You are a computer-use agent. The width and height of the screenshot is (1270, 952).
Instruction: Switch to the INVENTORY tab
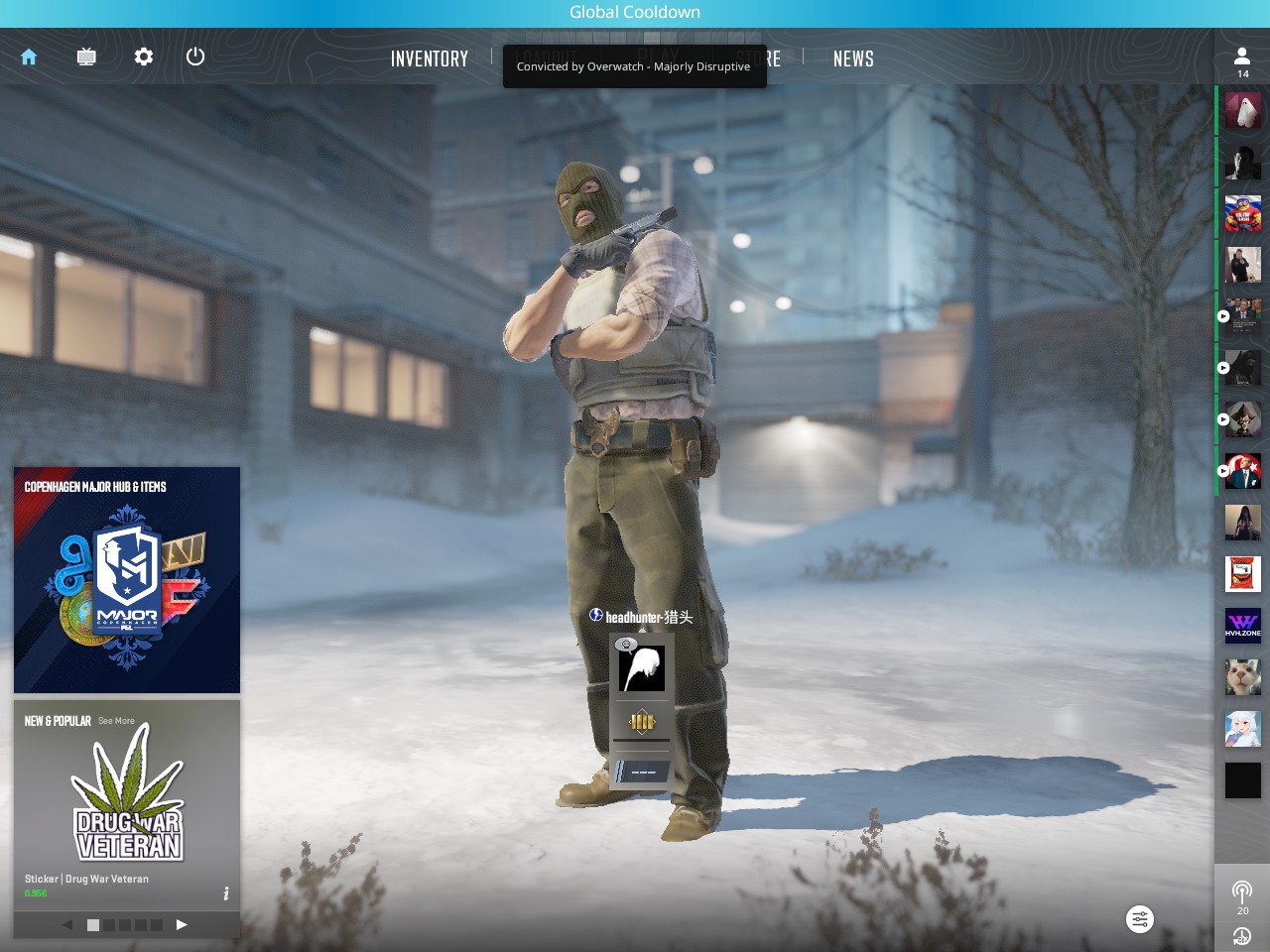(x=430, y=59)
